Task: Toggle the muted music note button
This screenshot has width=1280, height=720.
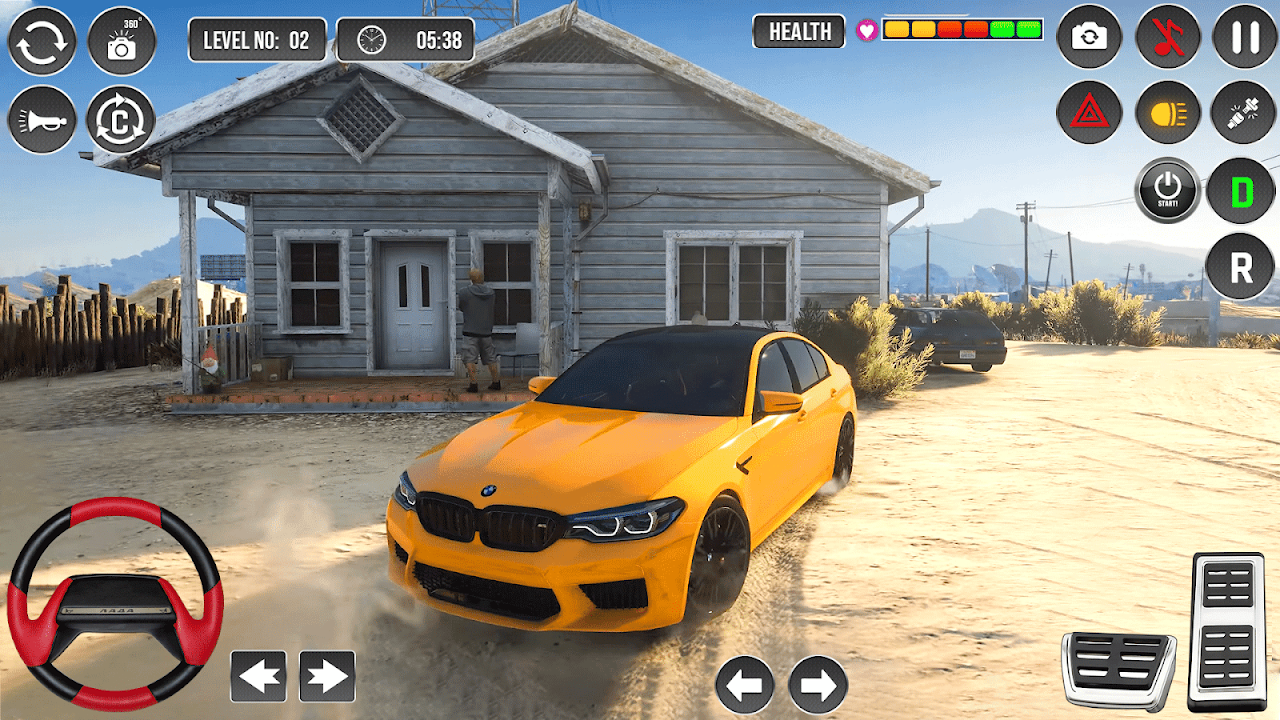Action: coord(1167,37)
